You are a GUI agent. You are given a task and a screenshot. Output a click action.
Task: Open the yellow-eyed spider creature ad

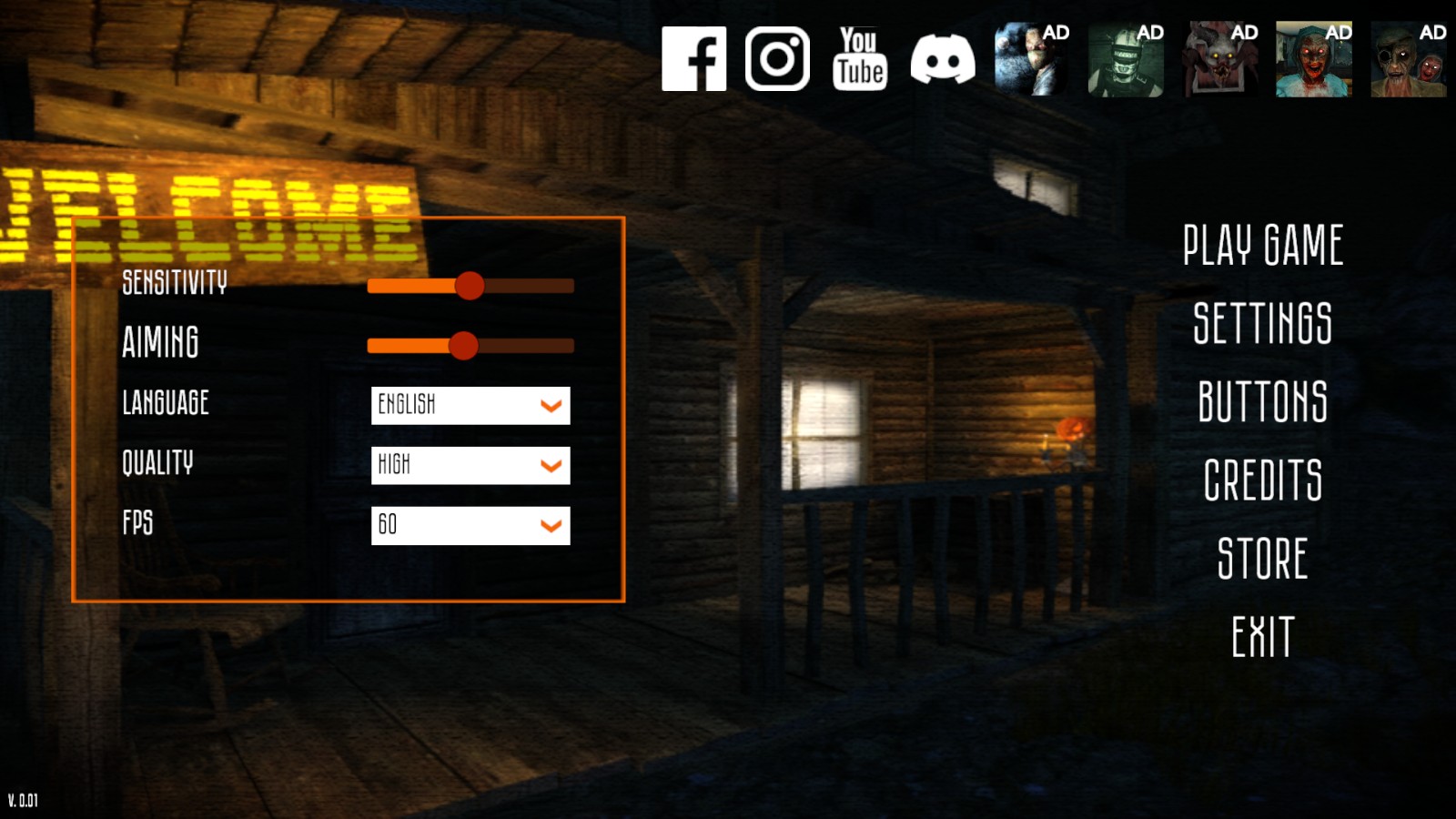coord(1220,60)
